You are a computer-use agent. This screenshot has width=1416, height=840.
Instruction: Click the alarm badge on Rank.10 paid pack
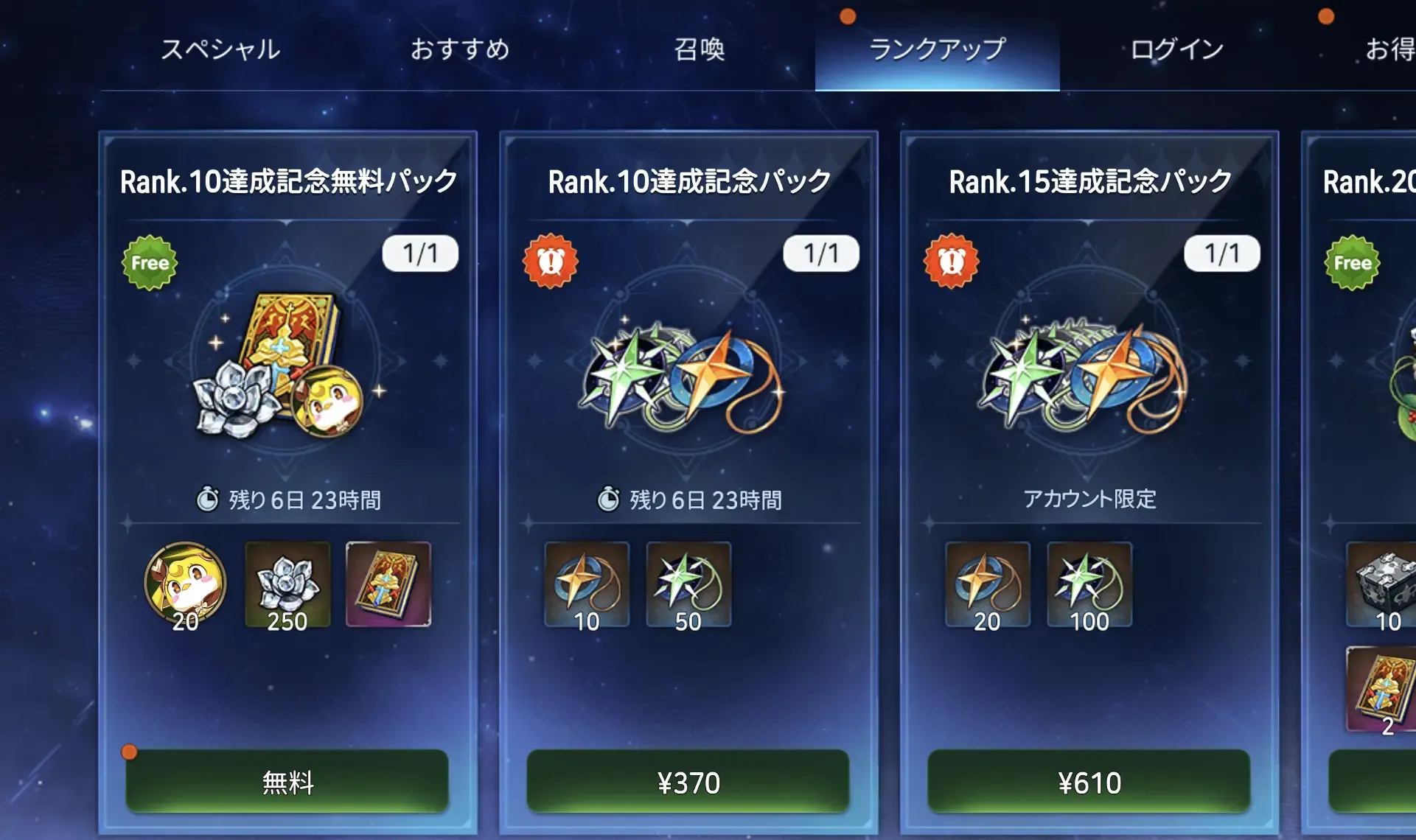click(x=551, y=259)
